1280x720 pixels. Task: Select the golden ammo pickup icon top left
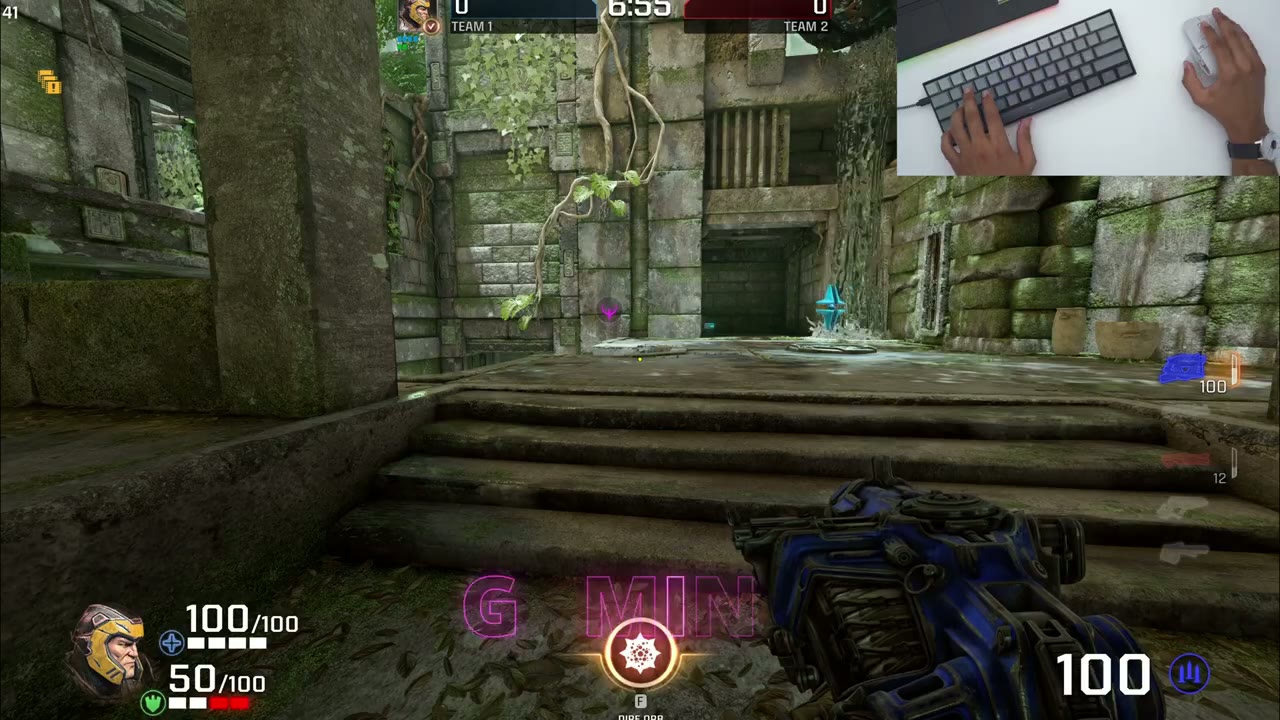click(49, 83)
